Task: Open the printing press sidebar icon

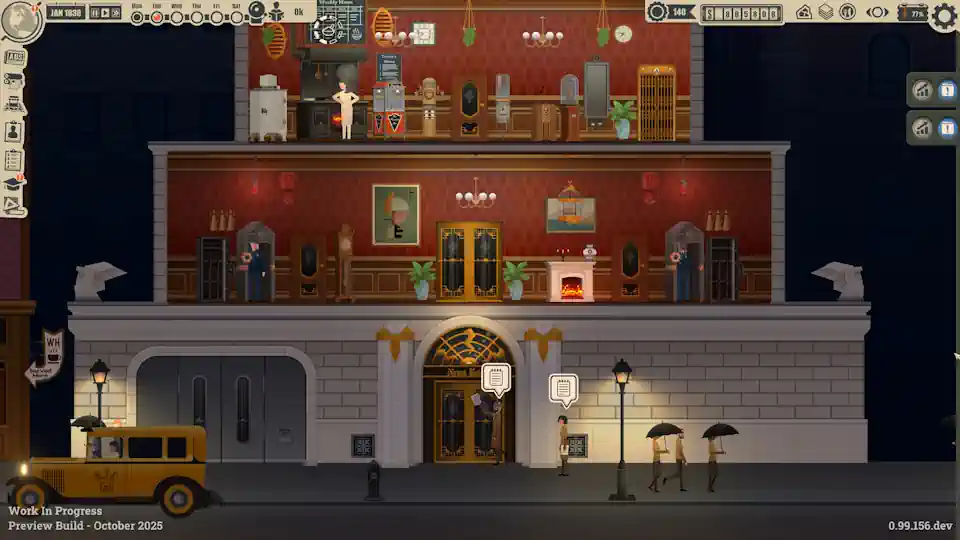Action: (x=14, y=104)
